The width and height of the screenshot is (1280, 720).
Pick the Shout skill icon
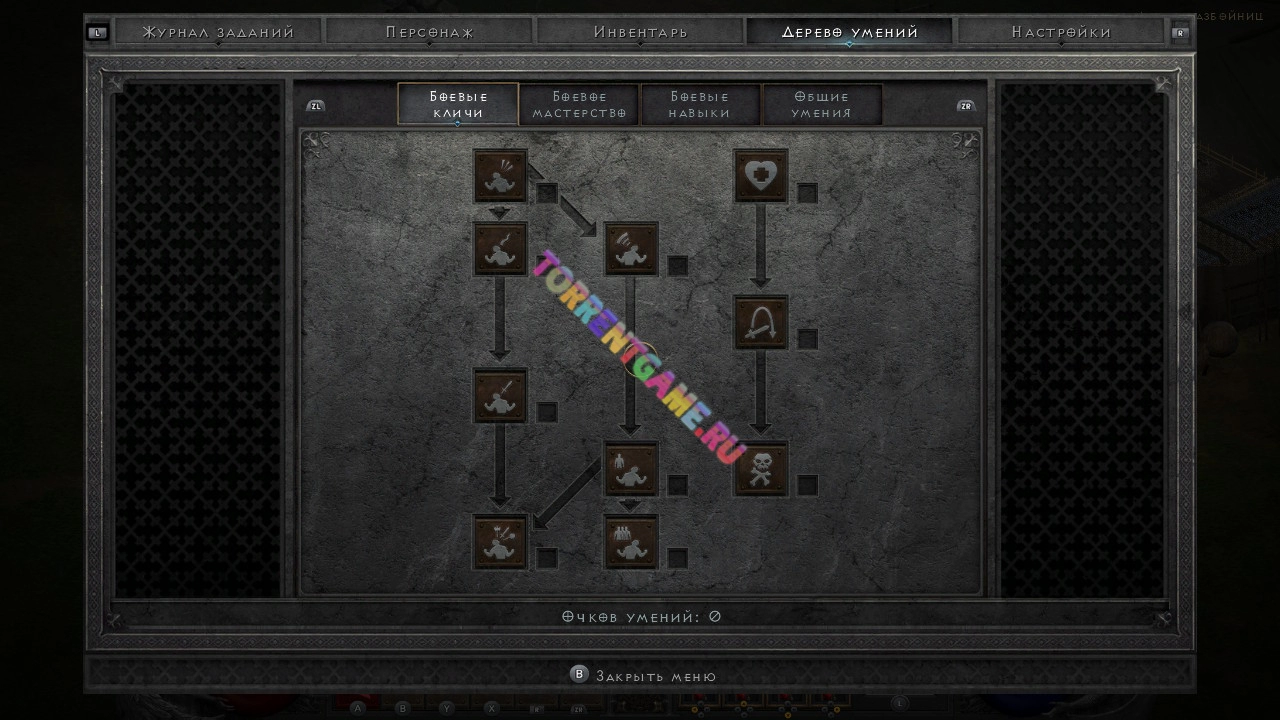(631, 249)
